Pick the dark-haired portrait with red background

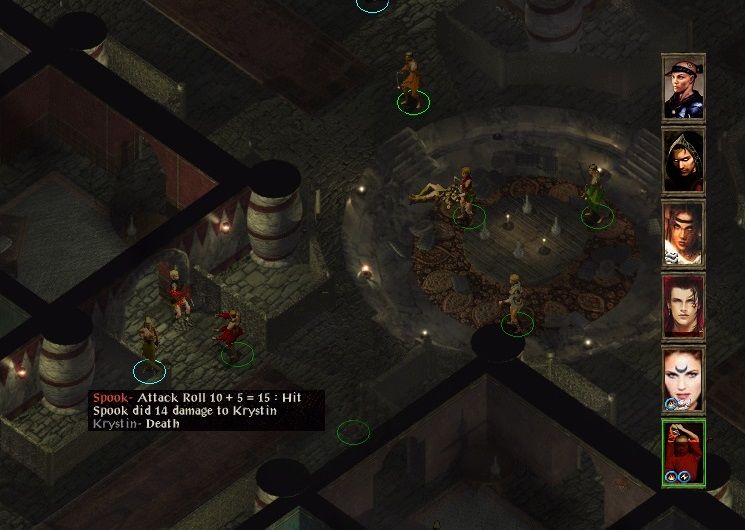click(x=684, y=307)
